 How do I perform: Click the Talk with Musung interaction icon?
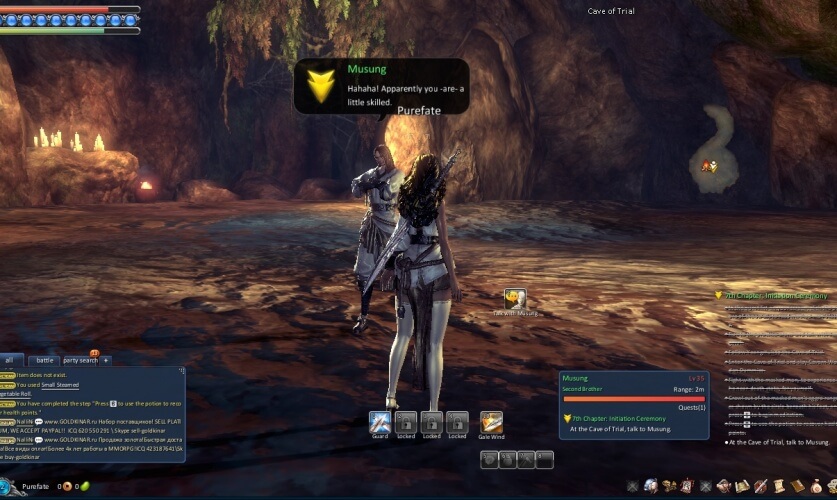tap(515, 299)
